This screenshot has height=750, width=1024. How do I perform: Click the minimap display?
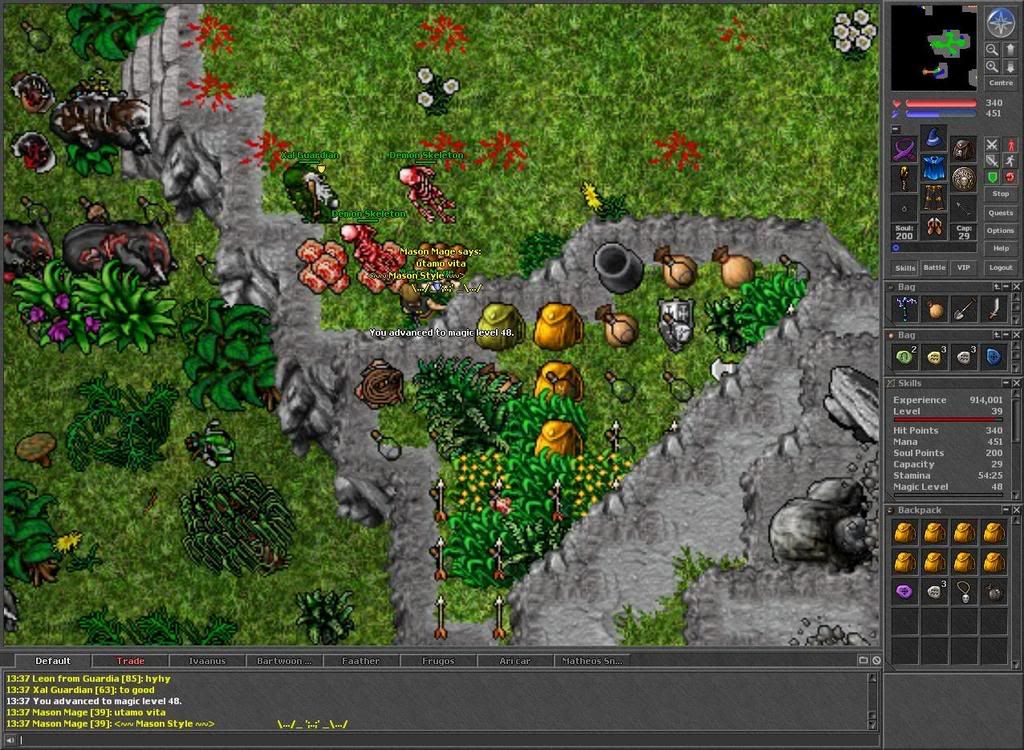[933, 47]
